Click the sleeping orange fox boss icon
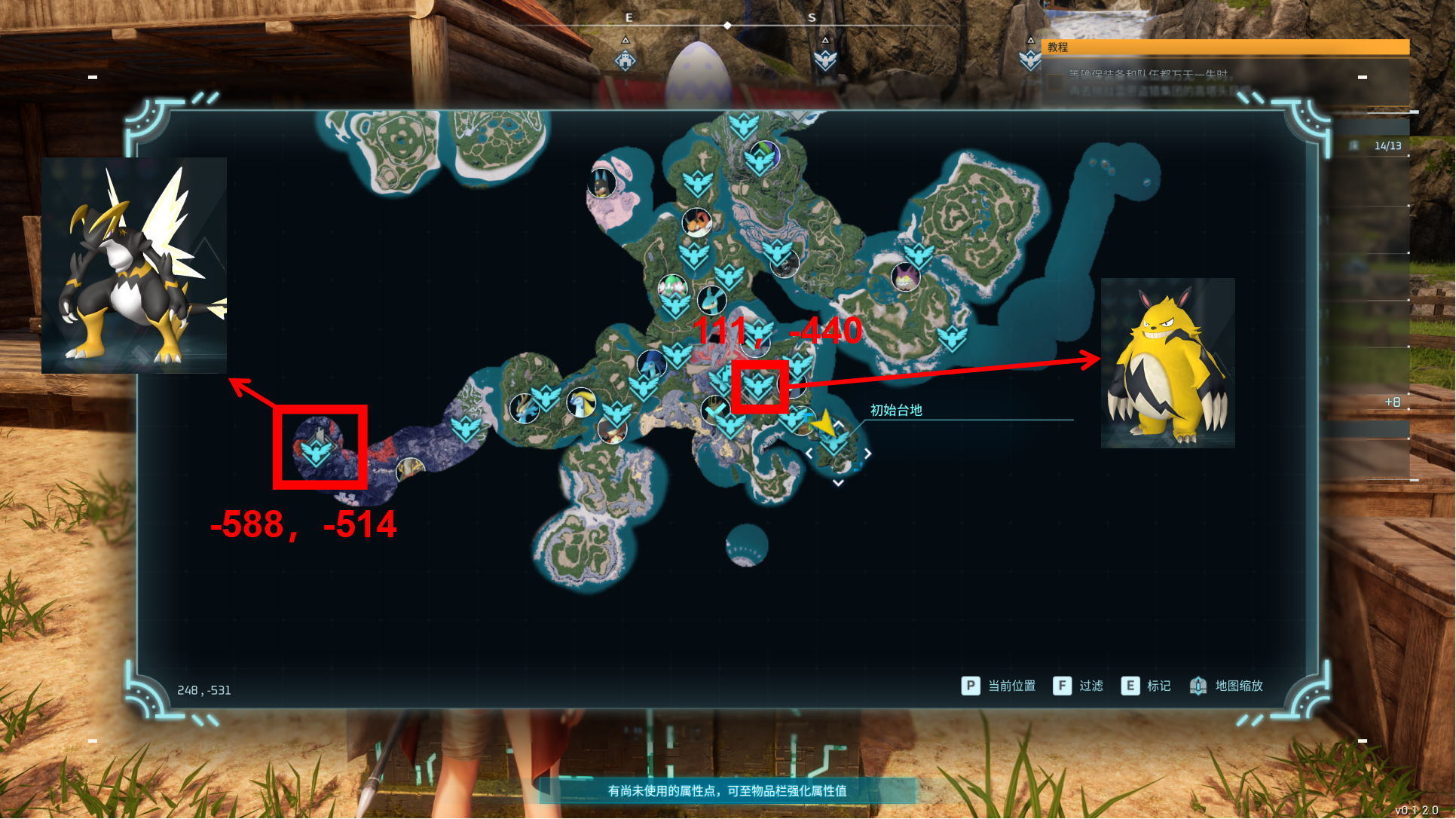Viewport: 1456px width, 819px height. tap(696, 222)
